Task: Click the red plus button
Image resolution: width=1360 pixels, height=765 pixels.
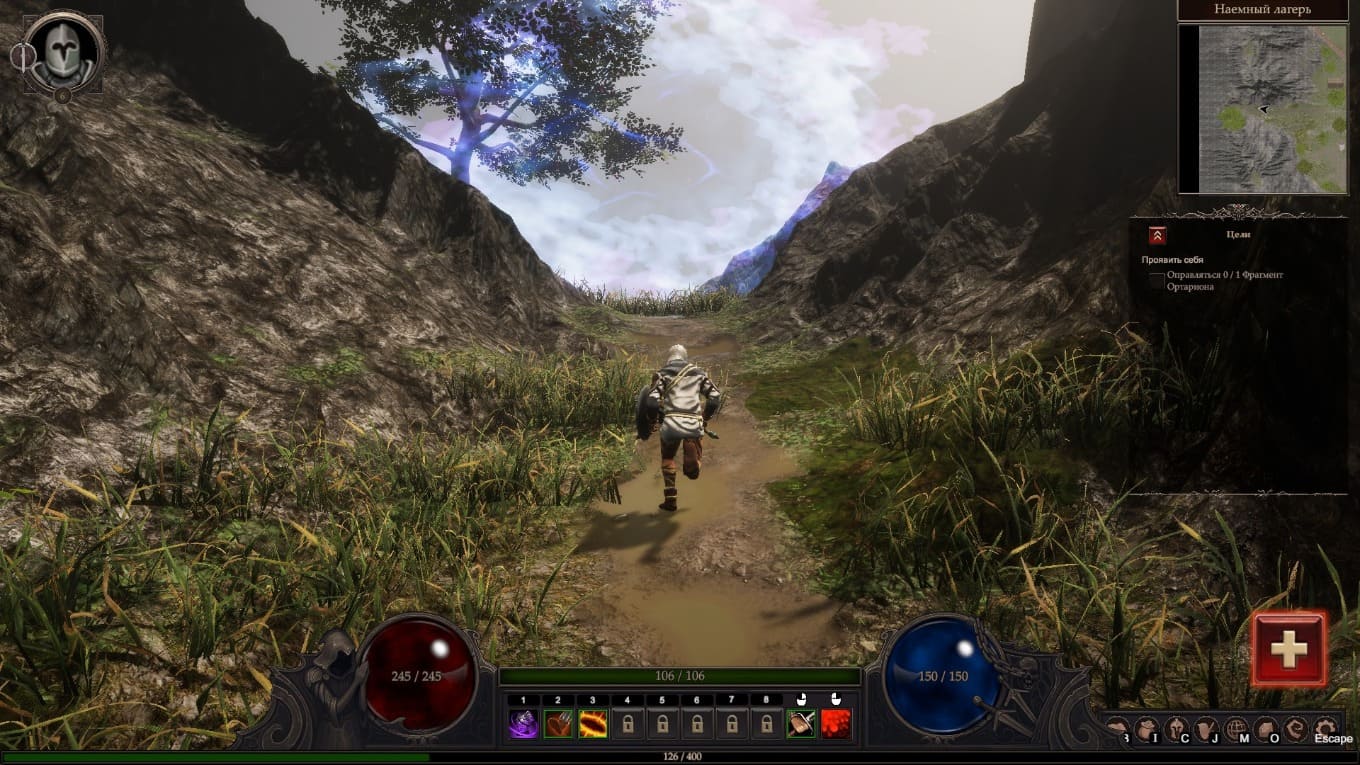Action: point(1289,649)
